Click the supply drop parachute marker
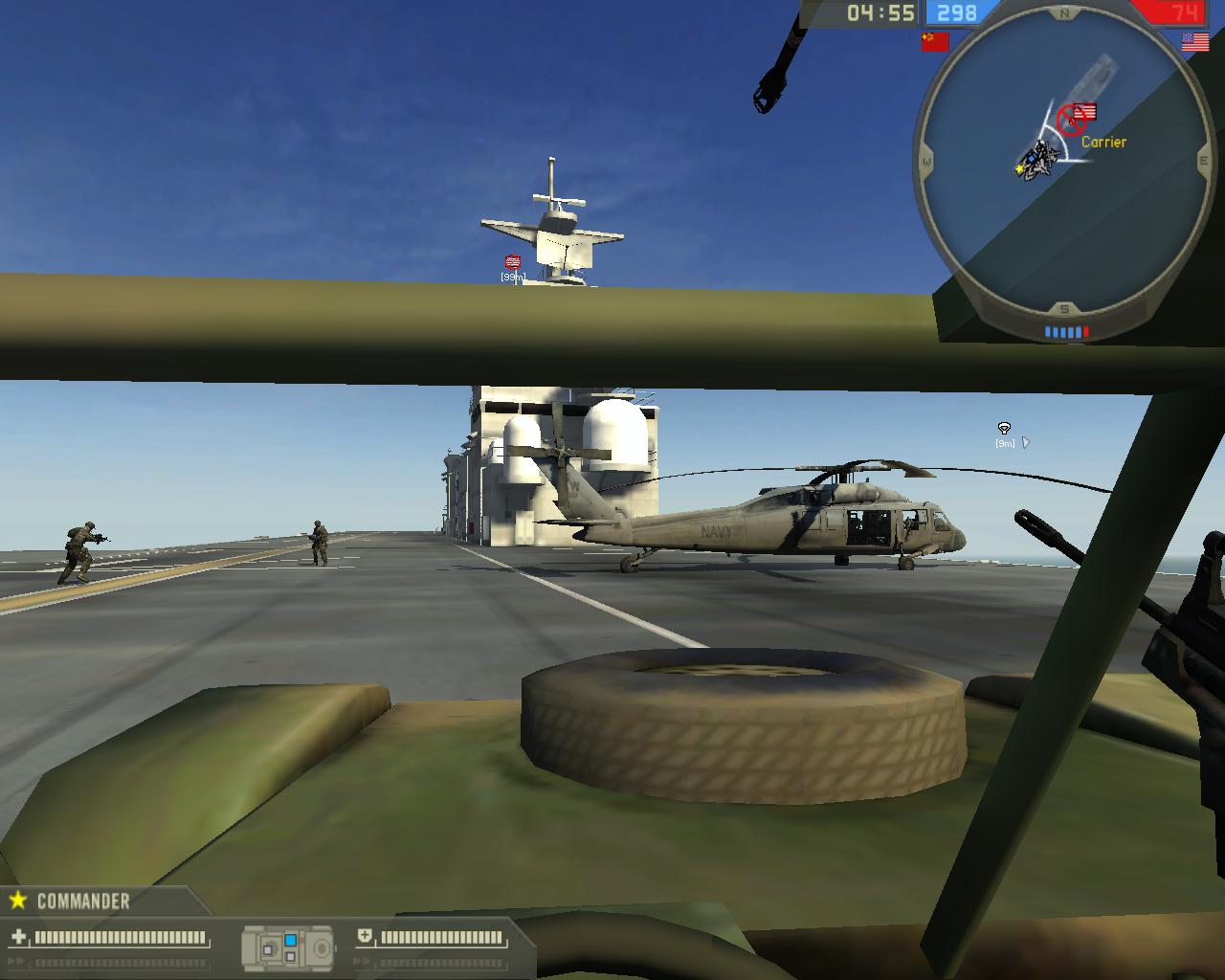The image size is (1225, 980). click(x=1004, y=429)
